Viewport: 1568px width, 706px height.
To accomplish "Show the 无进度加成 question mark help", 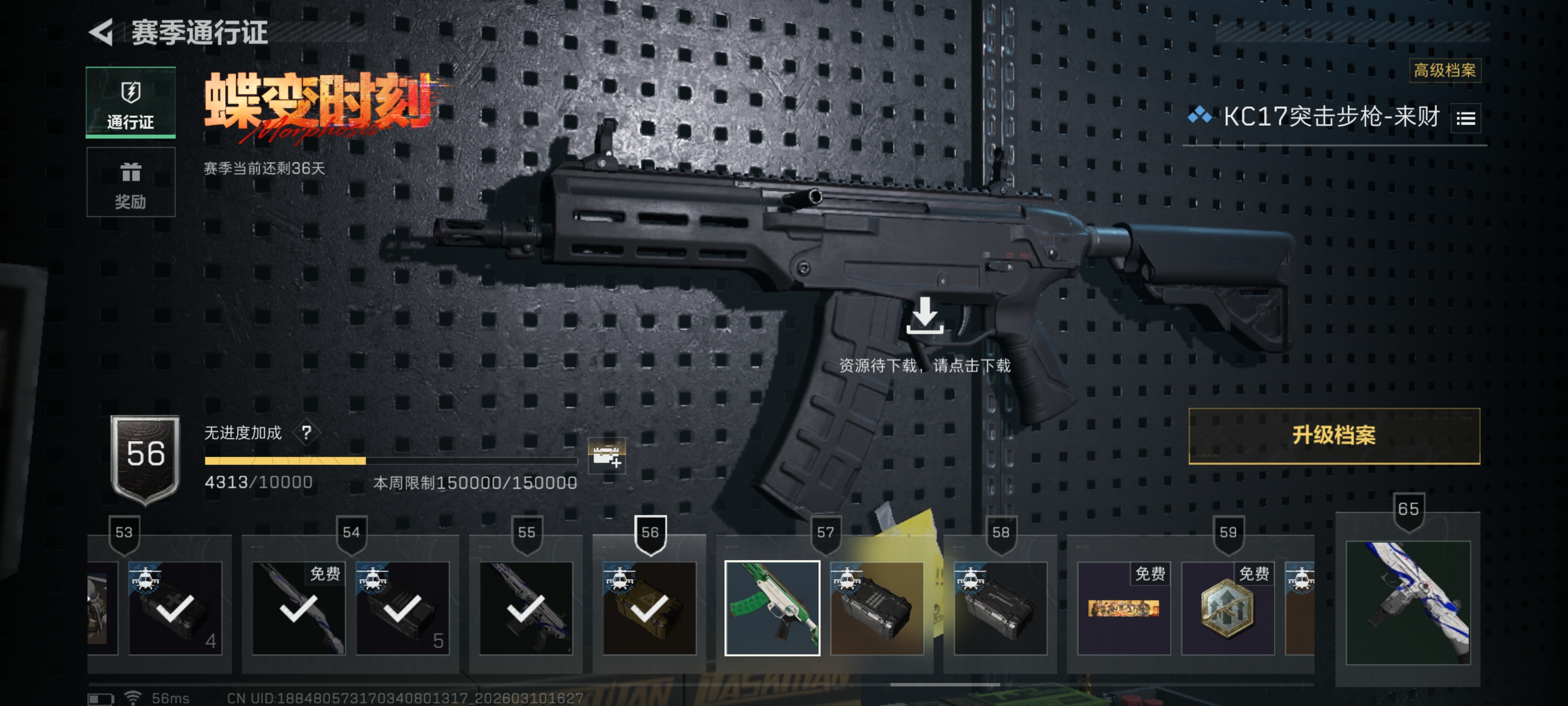I will (306, 433).
